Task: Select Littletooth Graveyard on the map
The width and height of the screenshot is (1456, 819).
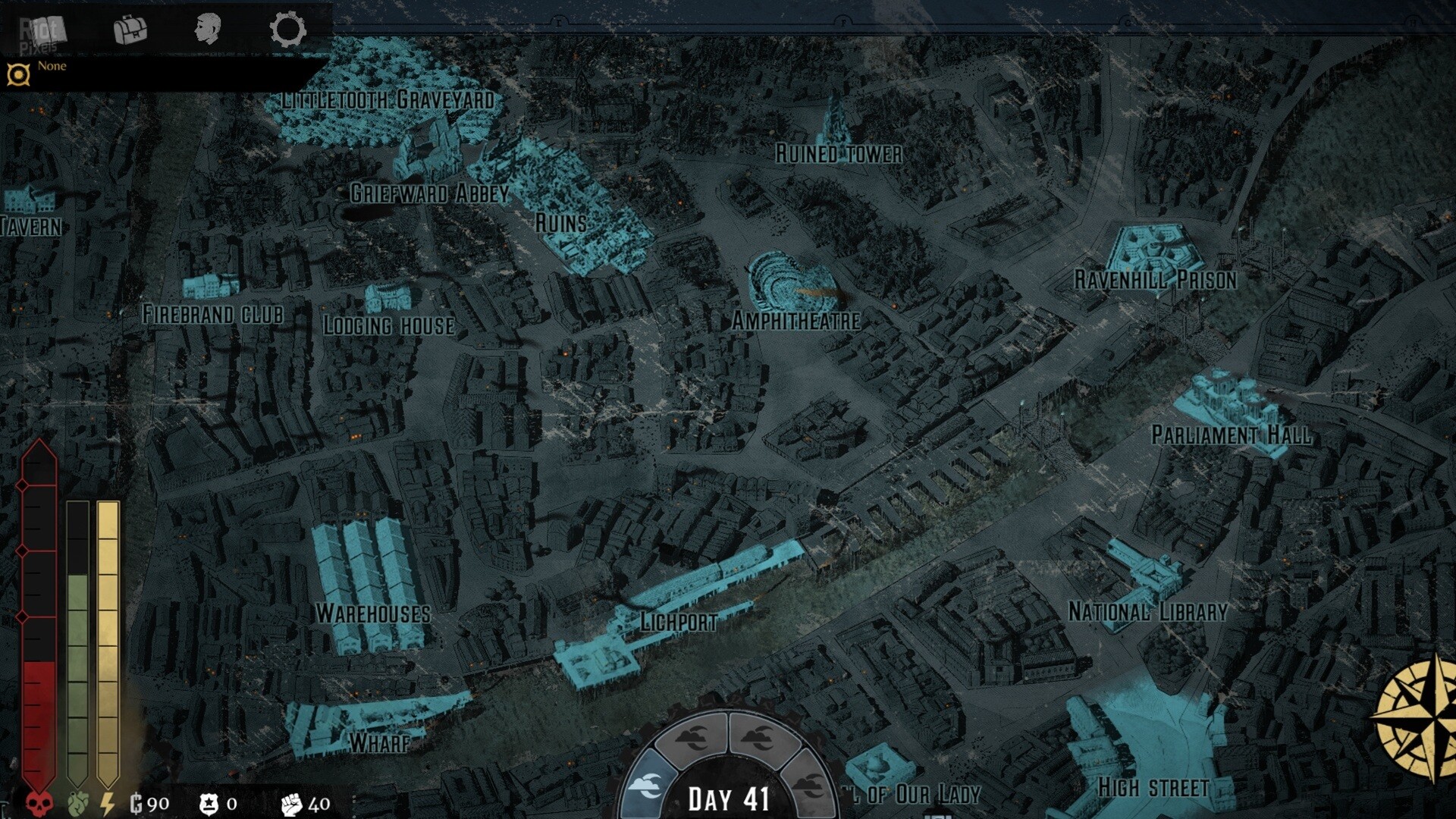Action: (388, 99)
